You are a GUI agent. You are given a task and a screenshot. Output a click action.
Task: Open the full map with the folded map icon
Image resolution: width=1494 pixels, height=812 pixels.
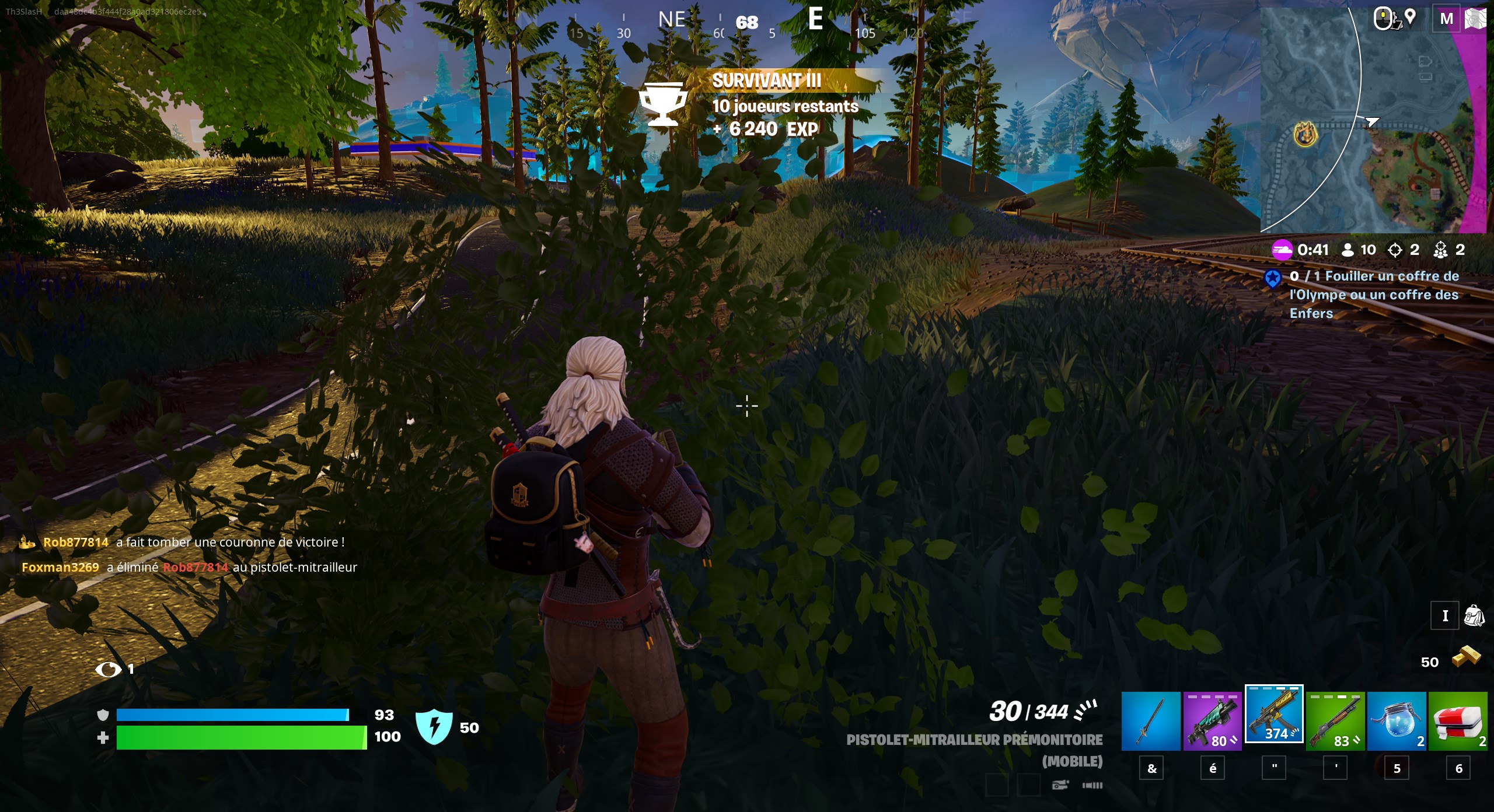[1476, 18]
